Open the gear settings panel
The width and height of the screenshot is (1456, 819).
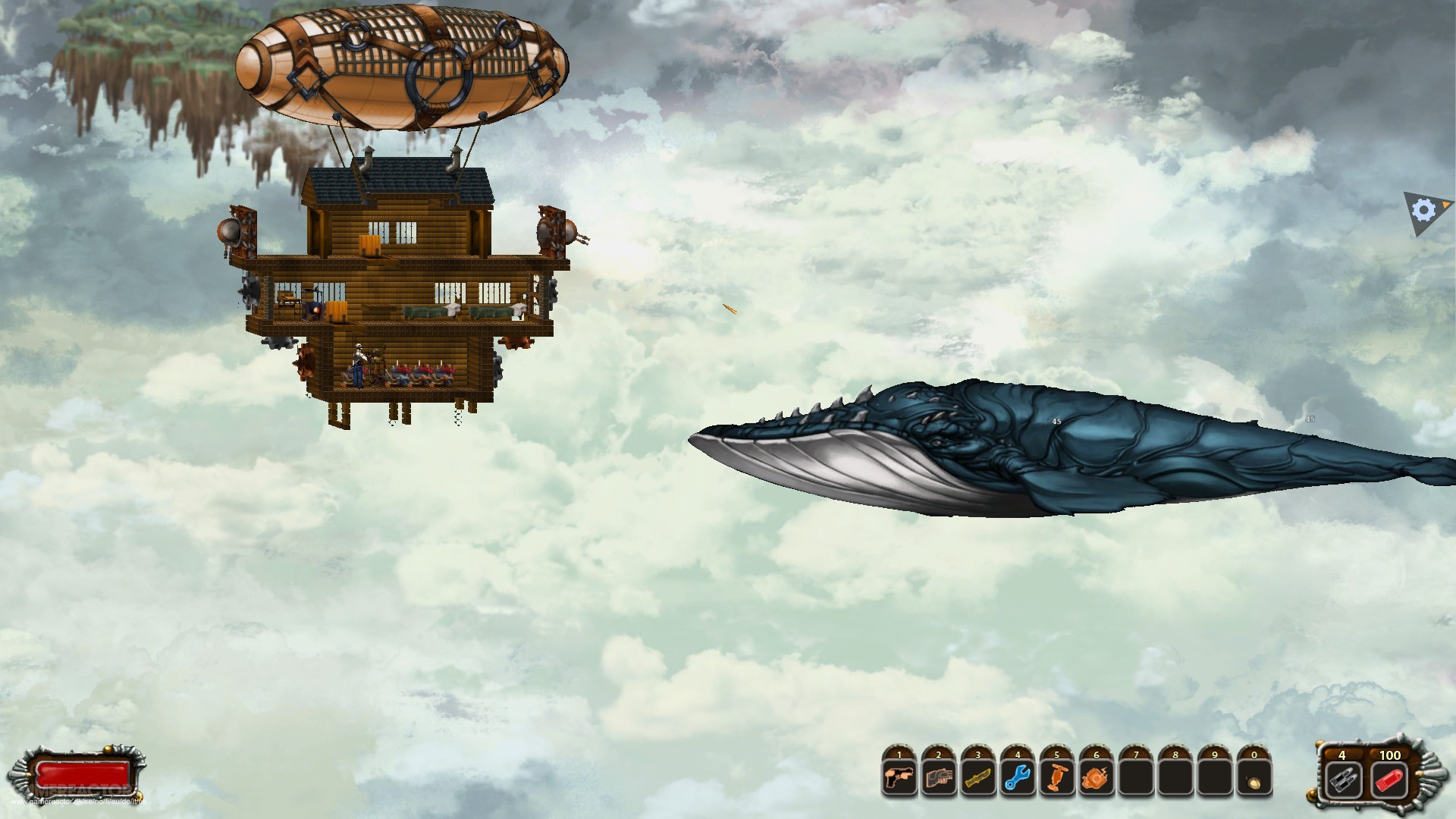coord(1424,211)
